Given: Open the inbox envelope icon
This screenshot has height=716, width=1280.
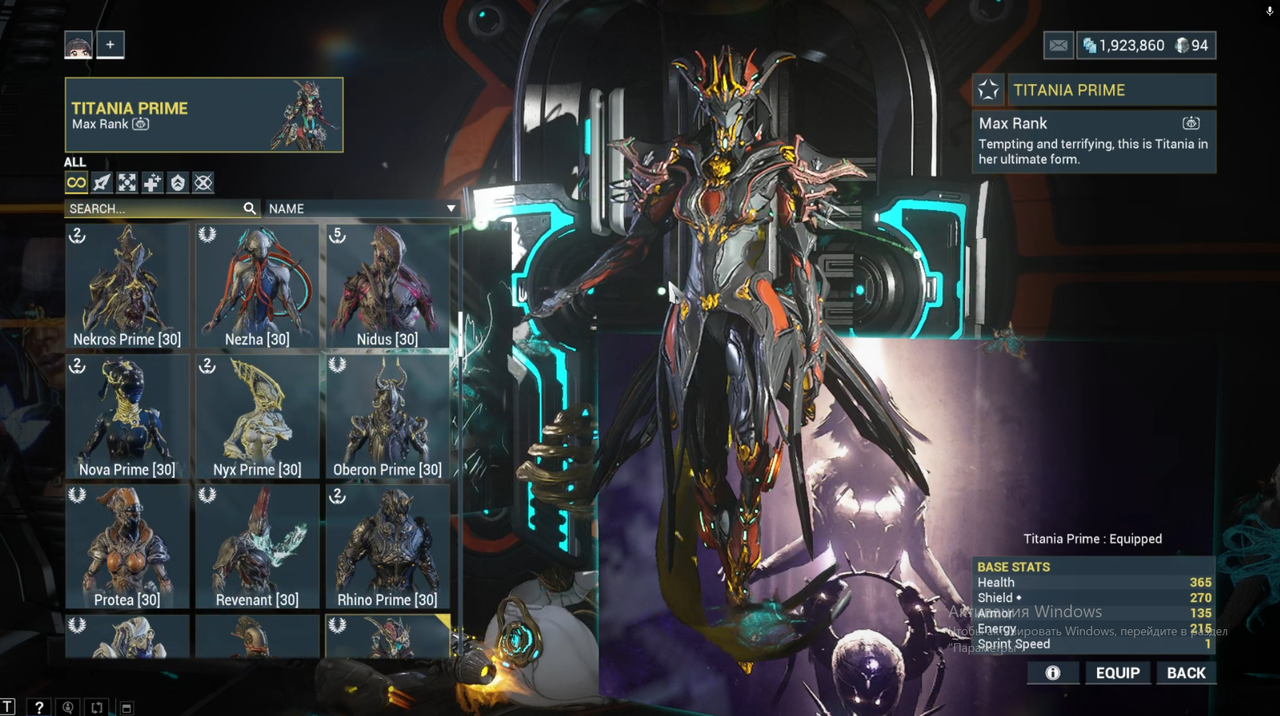Looking at the screenshot, I should (x=1058, y=45).
